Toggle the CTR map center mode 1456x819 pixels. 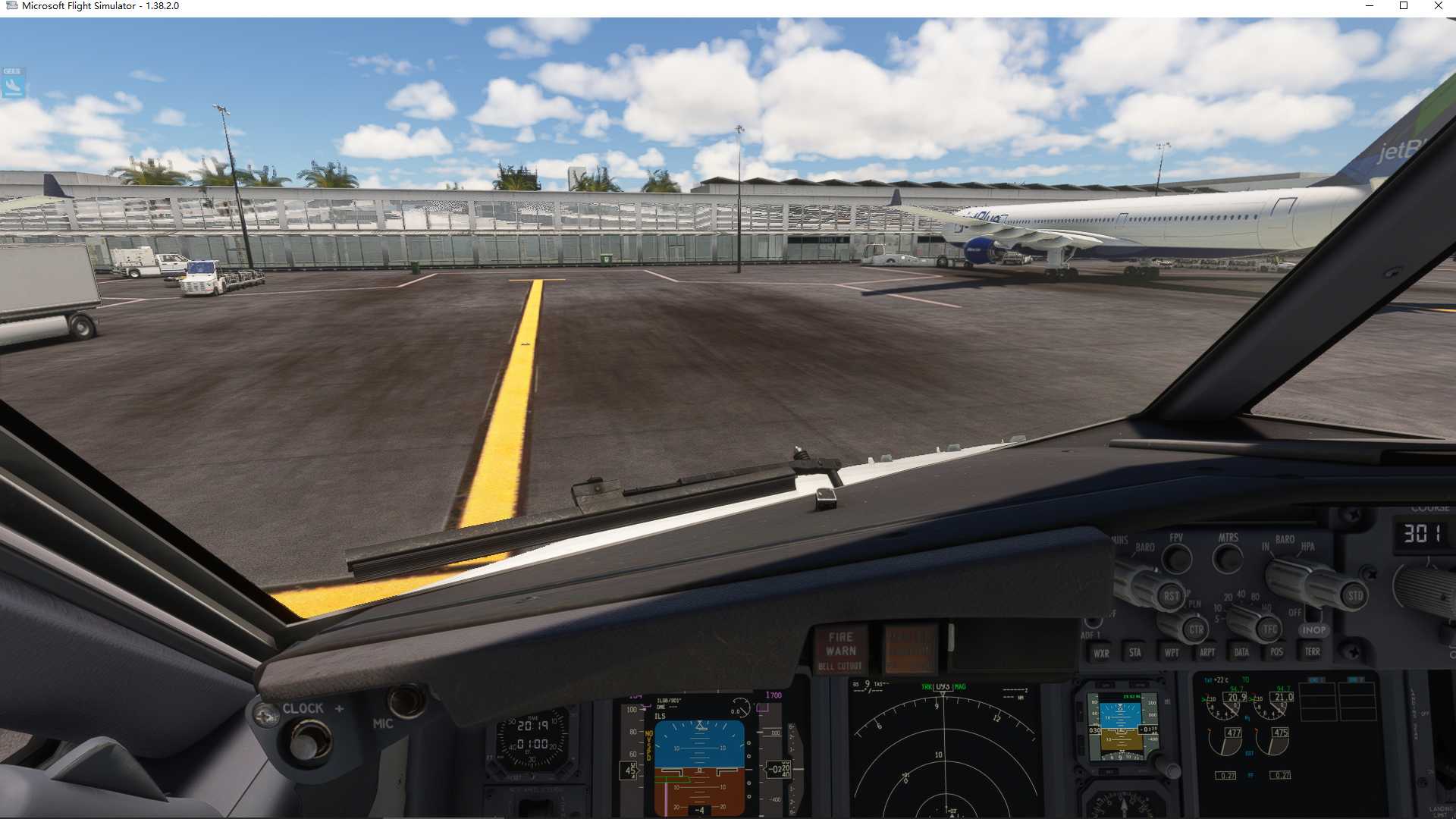tap(1197, 630)
